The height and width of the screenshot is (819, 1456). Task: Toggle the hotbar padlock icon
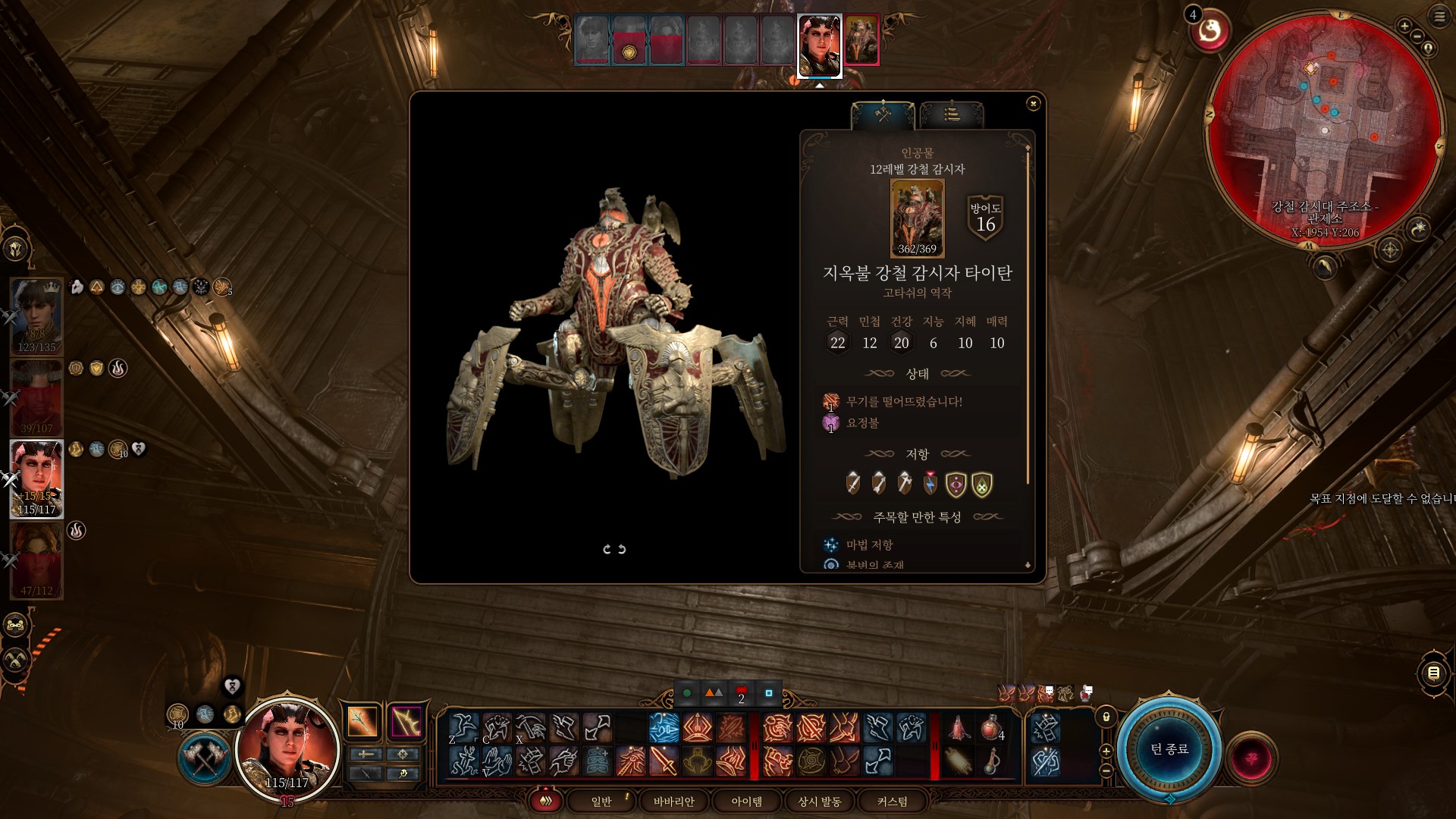coord(1106,717)
